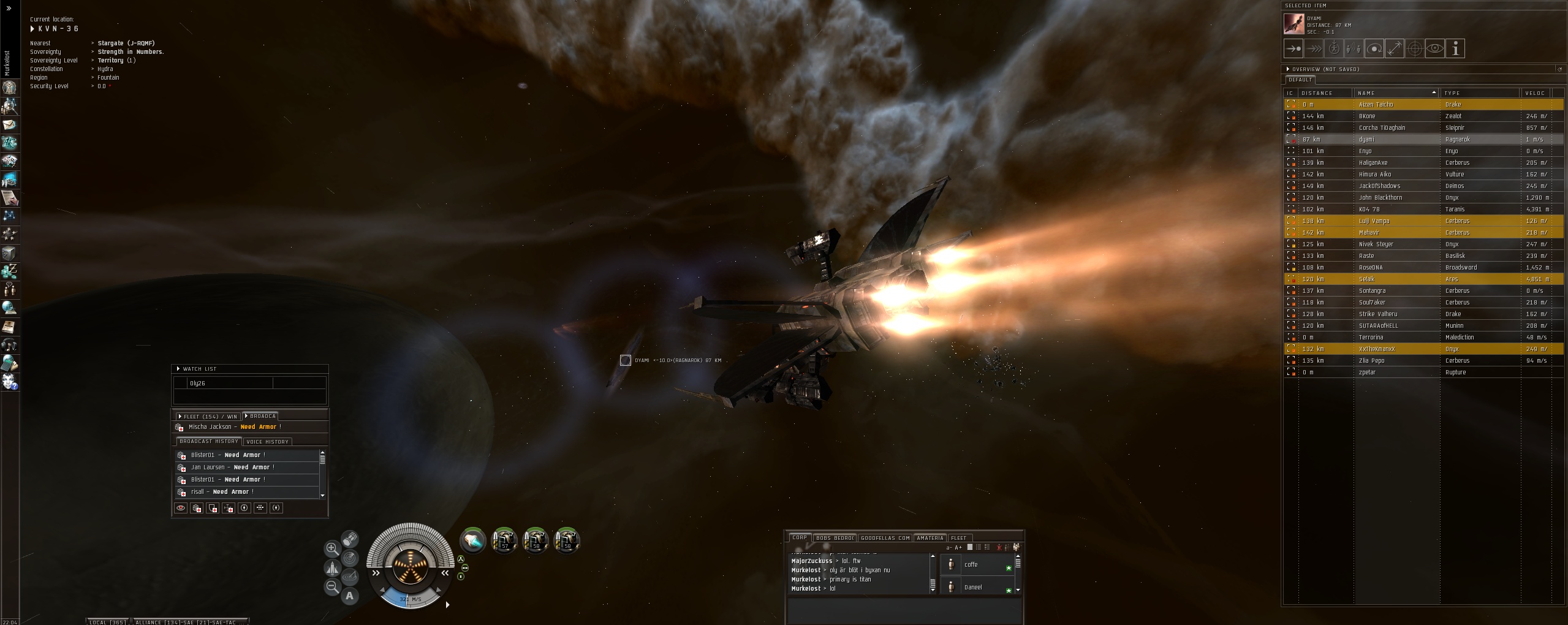This screenshot has width=1568, height=625.
Task: Orbit the selected target Dyami
Action: 1374,48
